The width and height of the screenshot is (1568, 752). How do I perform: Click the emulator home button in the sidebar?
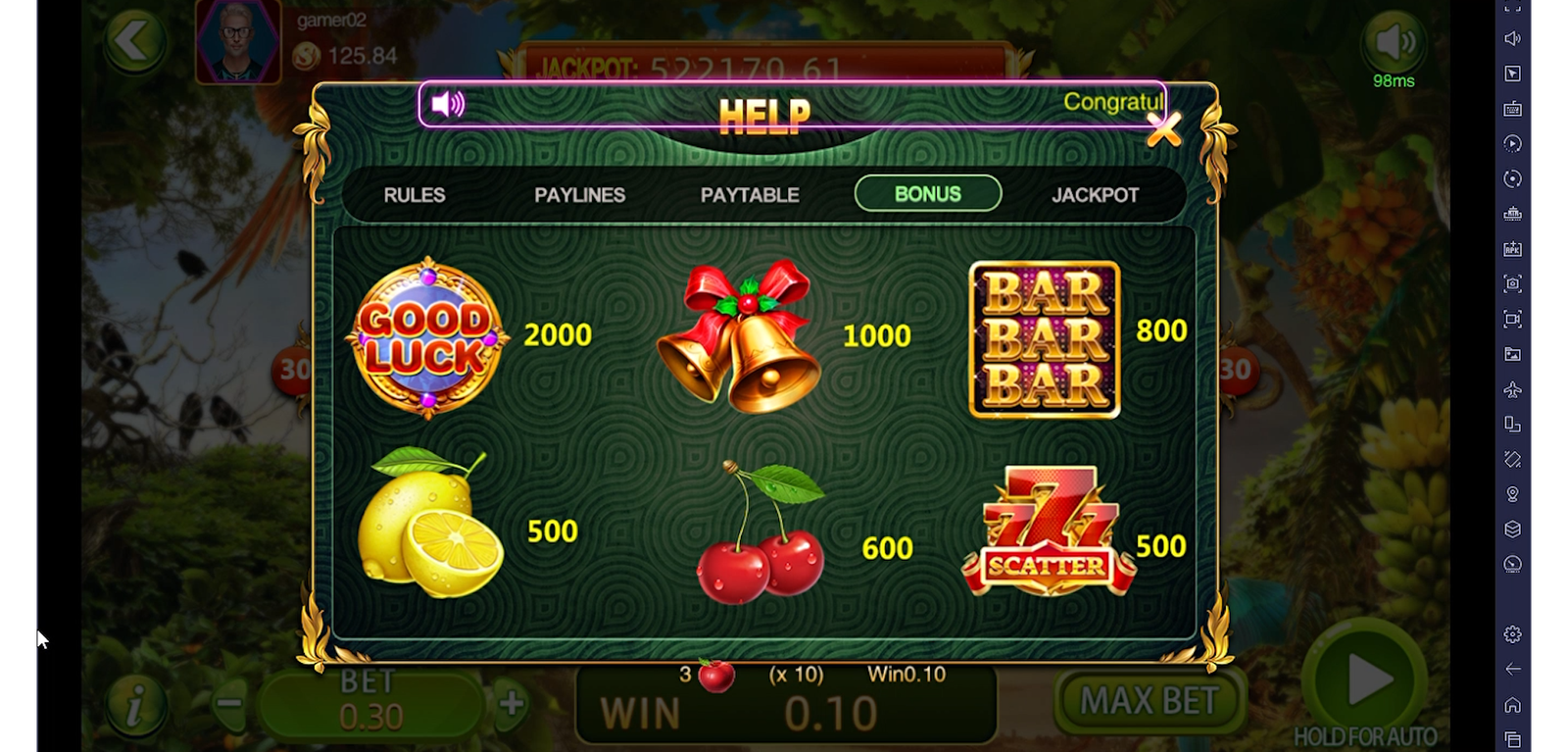click(1512, 705)
